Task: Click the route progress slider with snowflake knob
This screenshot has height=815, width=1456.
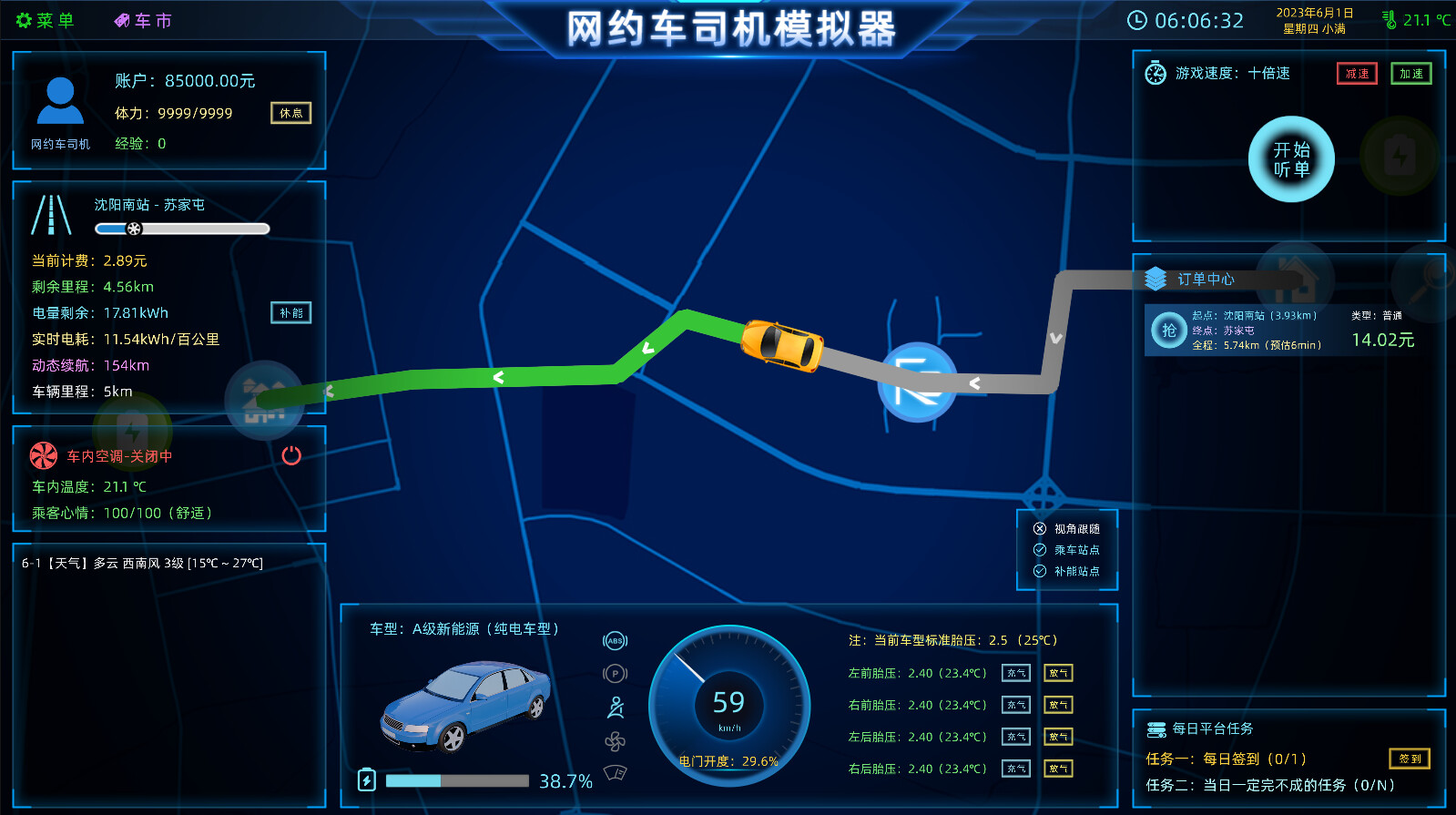Action: [135, 228]
